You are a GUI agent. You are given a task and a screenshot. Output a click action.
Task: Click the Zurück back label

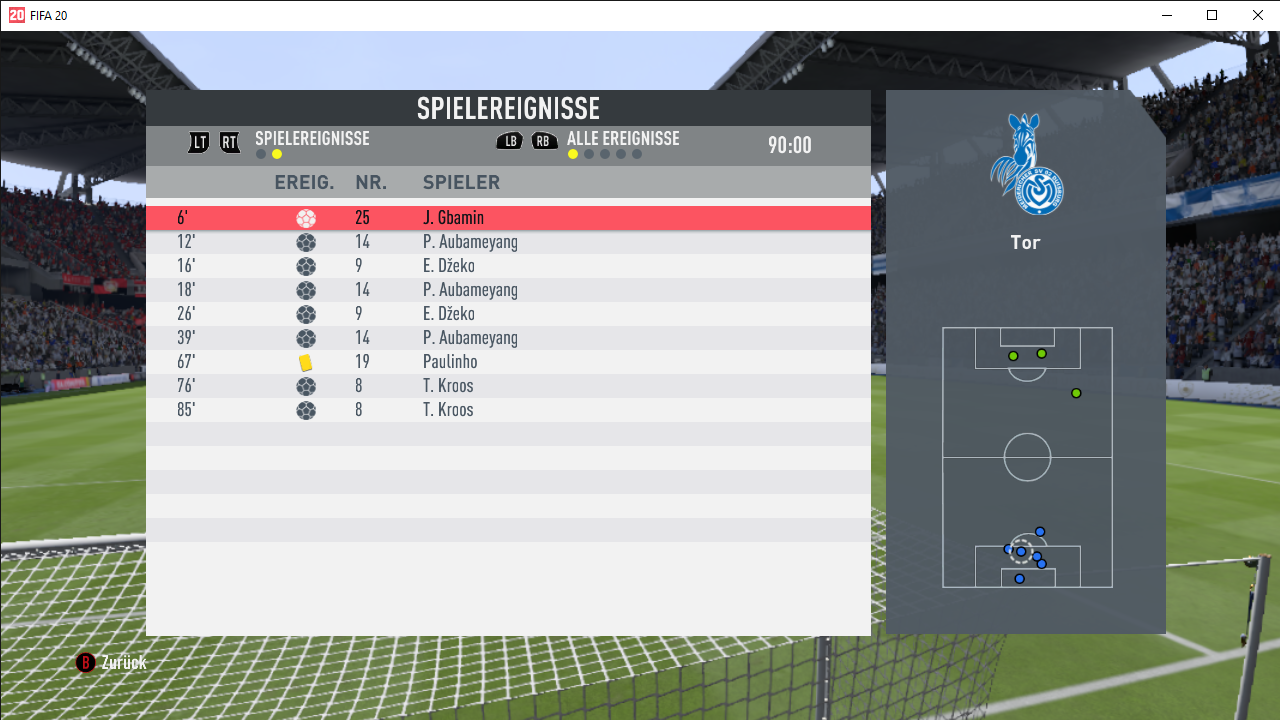(123, 663)
